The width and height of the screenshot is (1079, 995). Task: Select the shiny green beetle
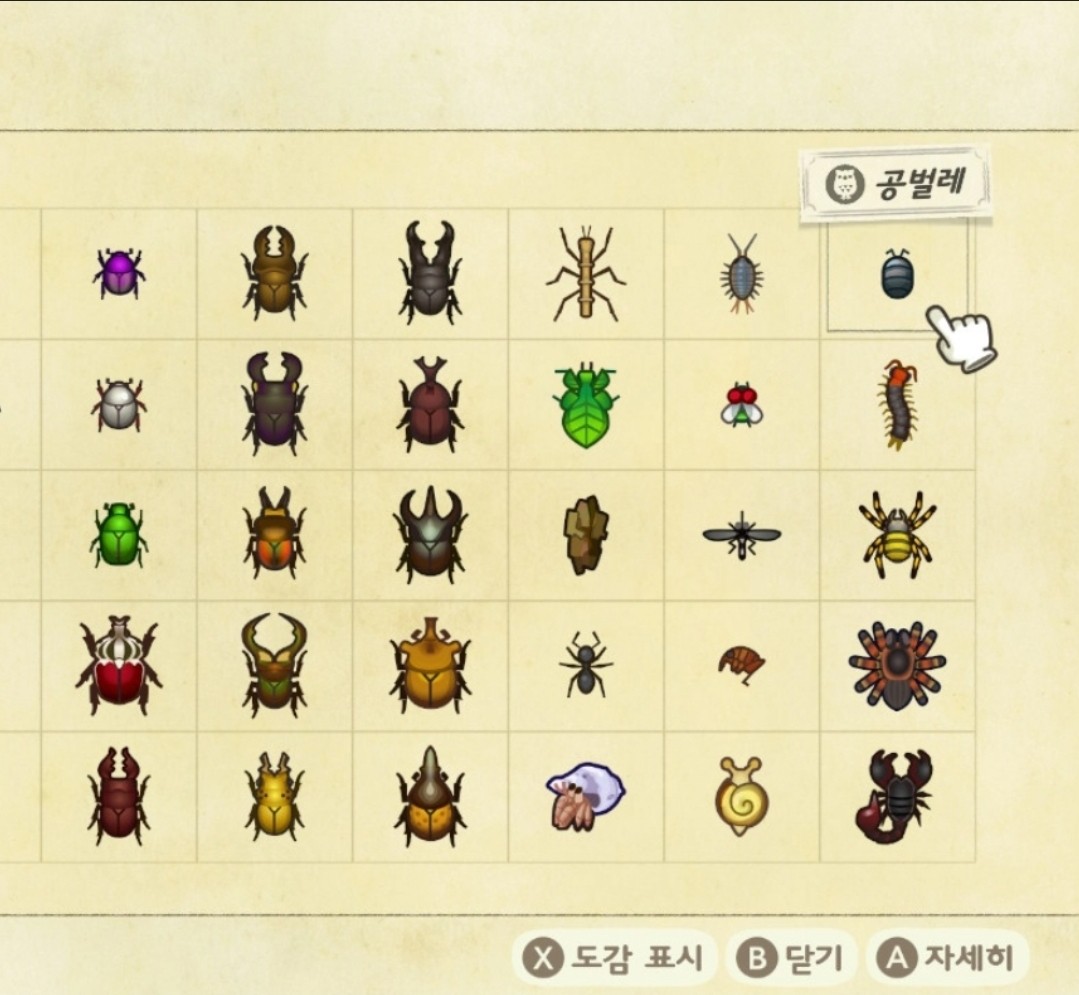click(x=119, y=534)
